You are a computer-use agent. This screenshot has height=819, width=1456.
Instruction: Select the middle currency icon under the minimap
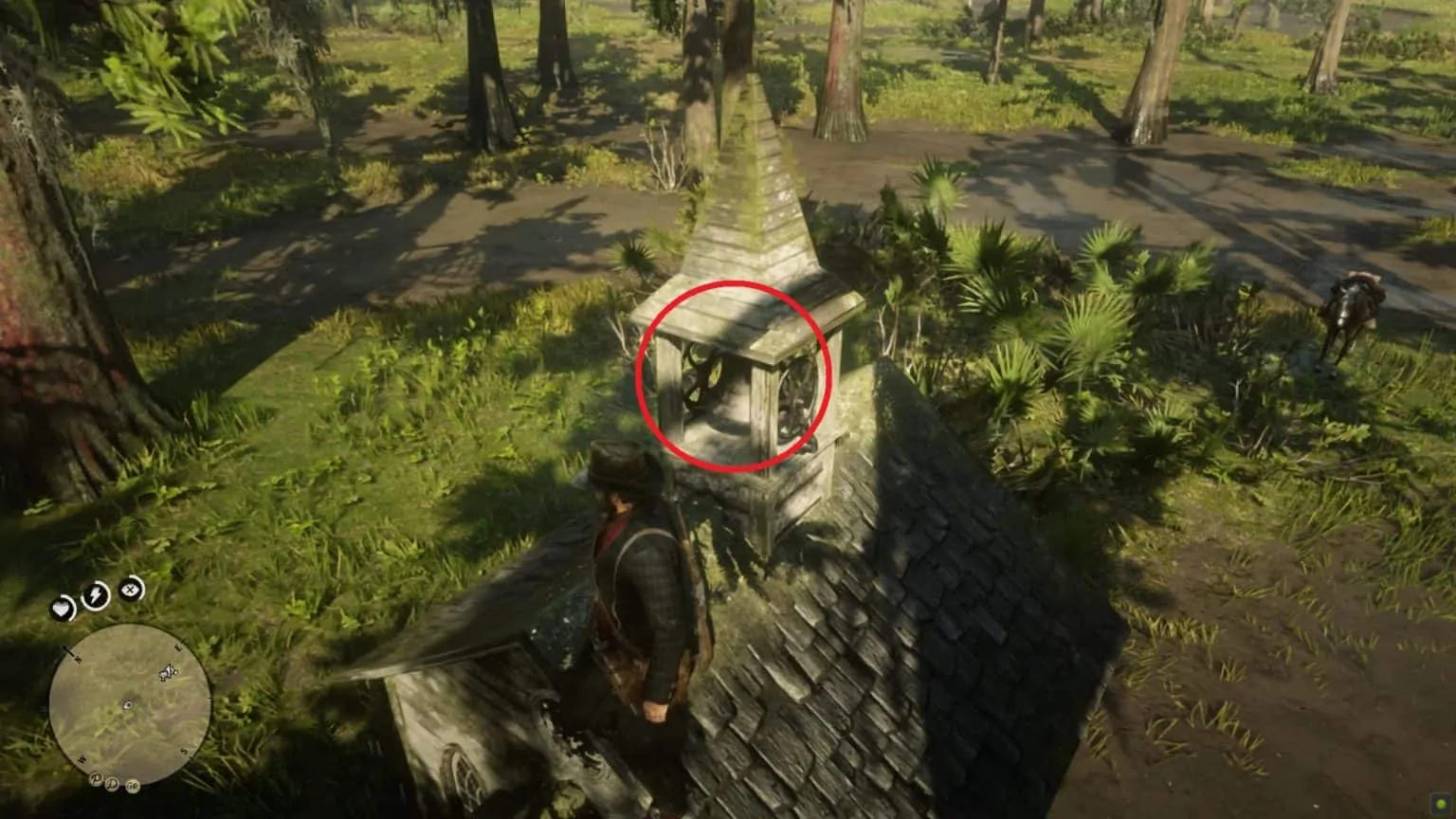pos(113,785)
